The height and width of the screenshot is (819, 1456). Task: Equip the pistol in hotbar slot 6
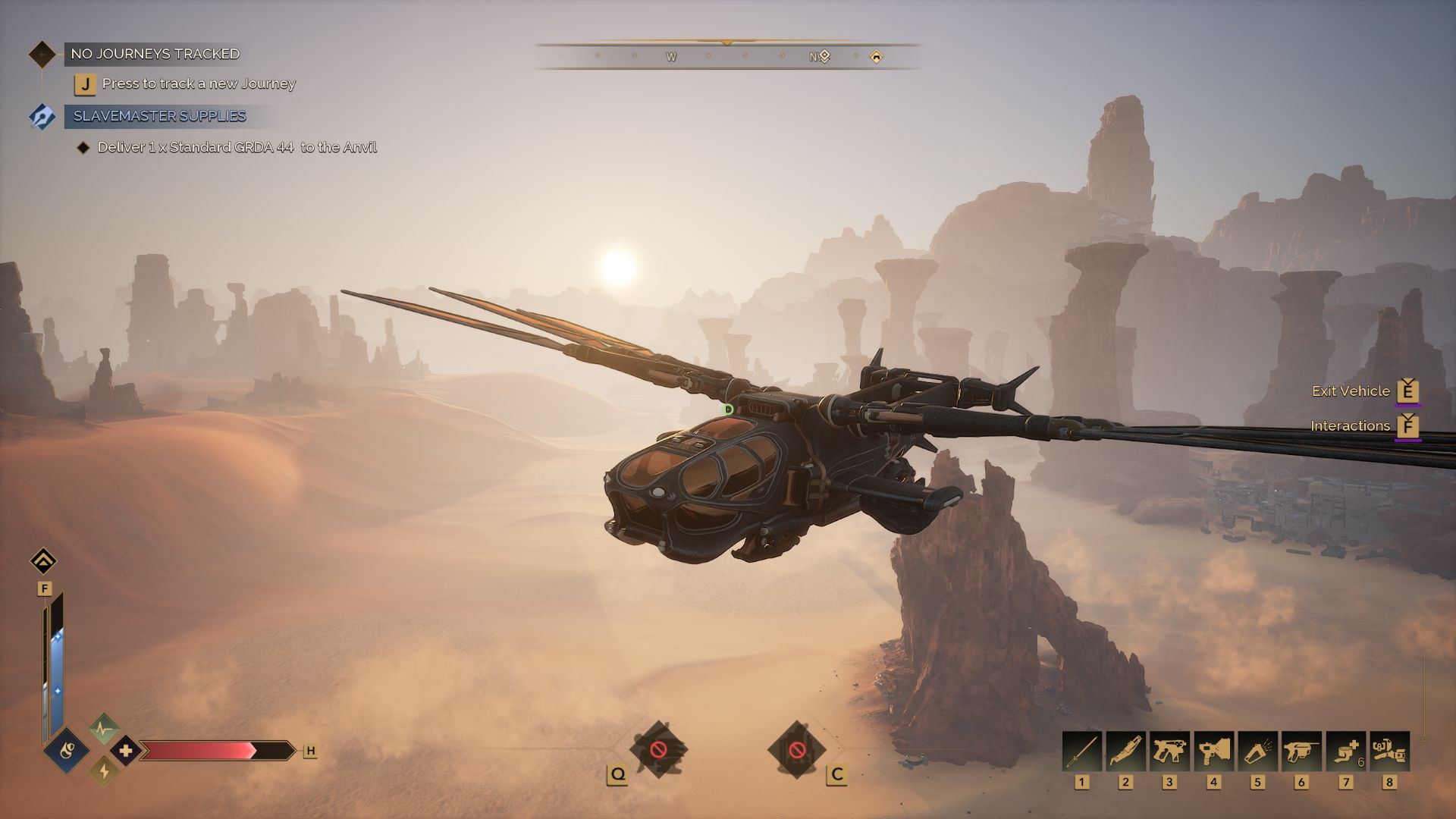pyautogui.click(x=1301, y=751)
